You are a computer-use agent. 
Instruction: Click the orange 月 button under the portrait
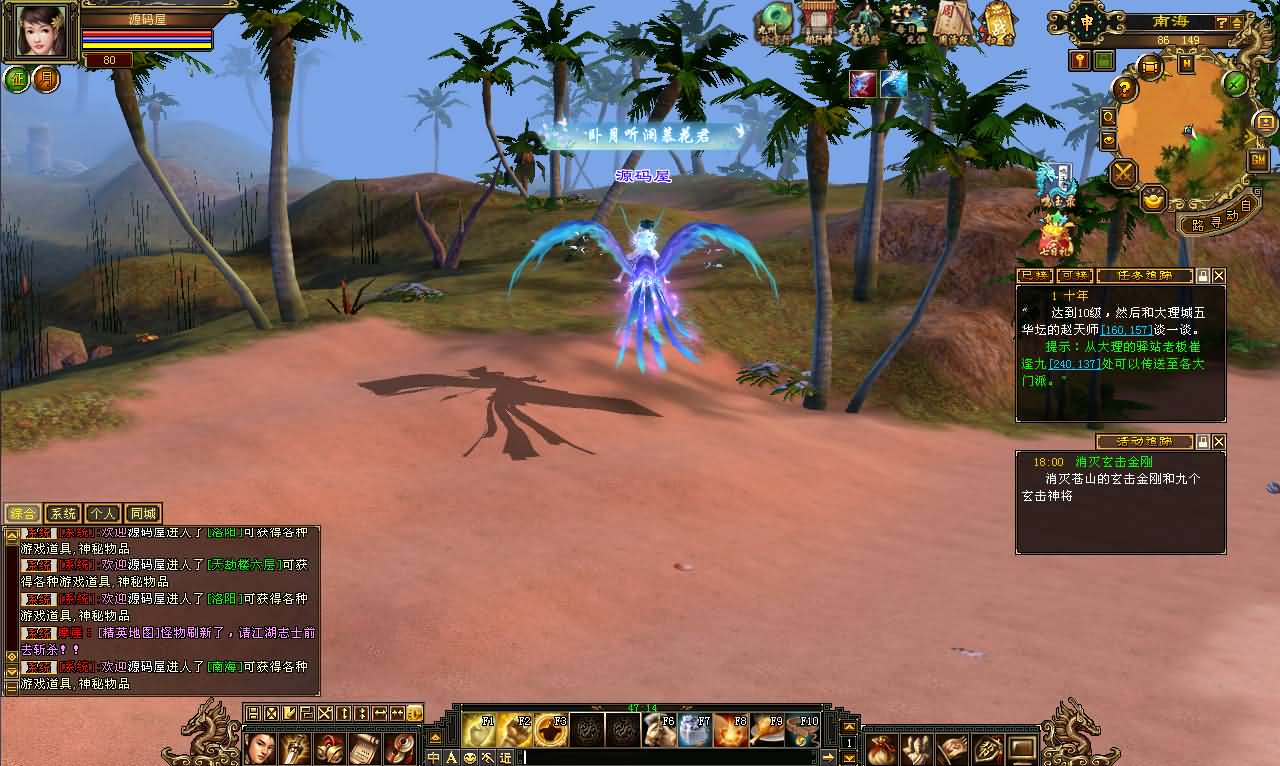[46, 79]
